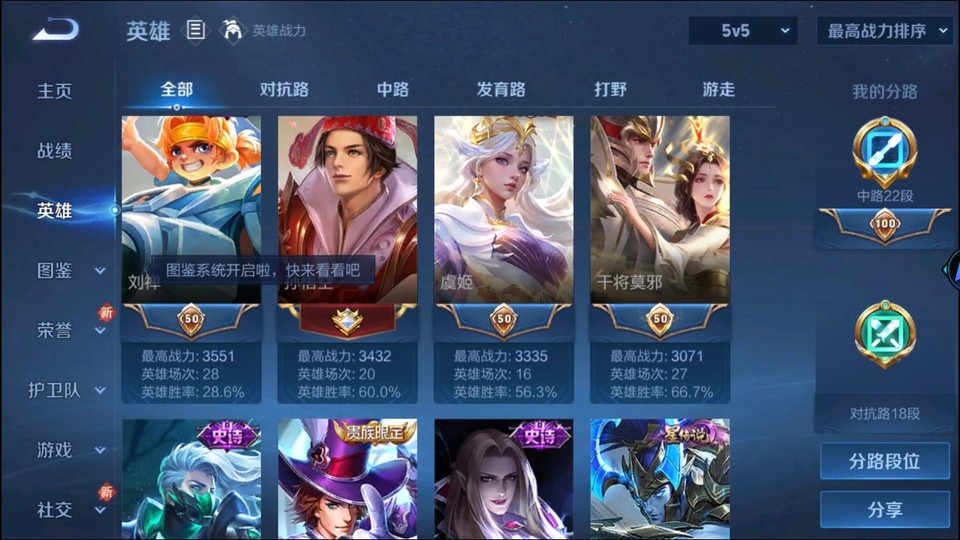Click the 分路段位 button

[x=885, y=462]
